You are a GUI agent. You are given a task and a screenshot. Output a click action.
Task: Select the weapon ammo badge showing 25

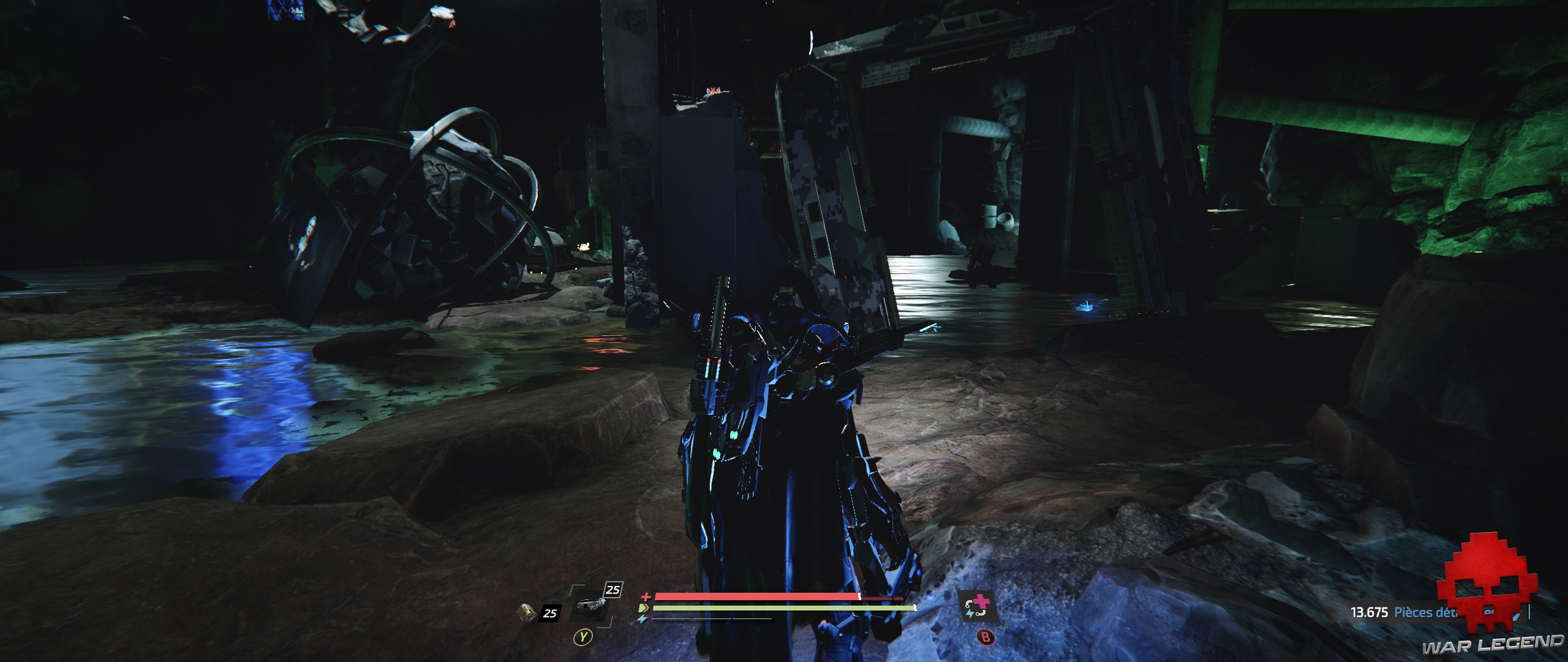click(x=614, y=590)
